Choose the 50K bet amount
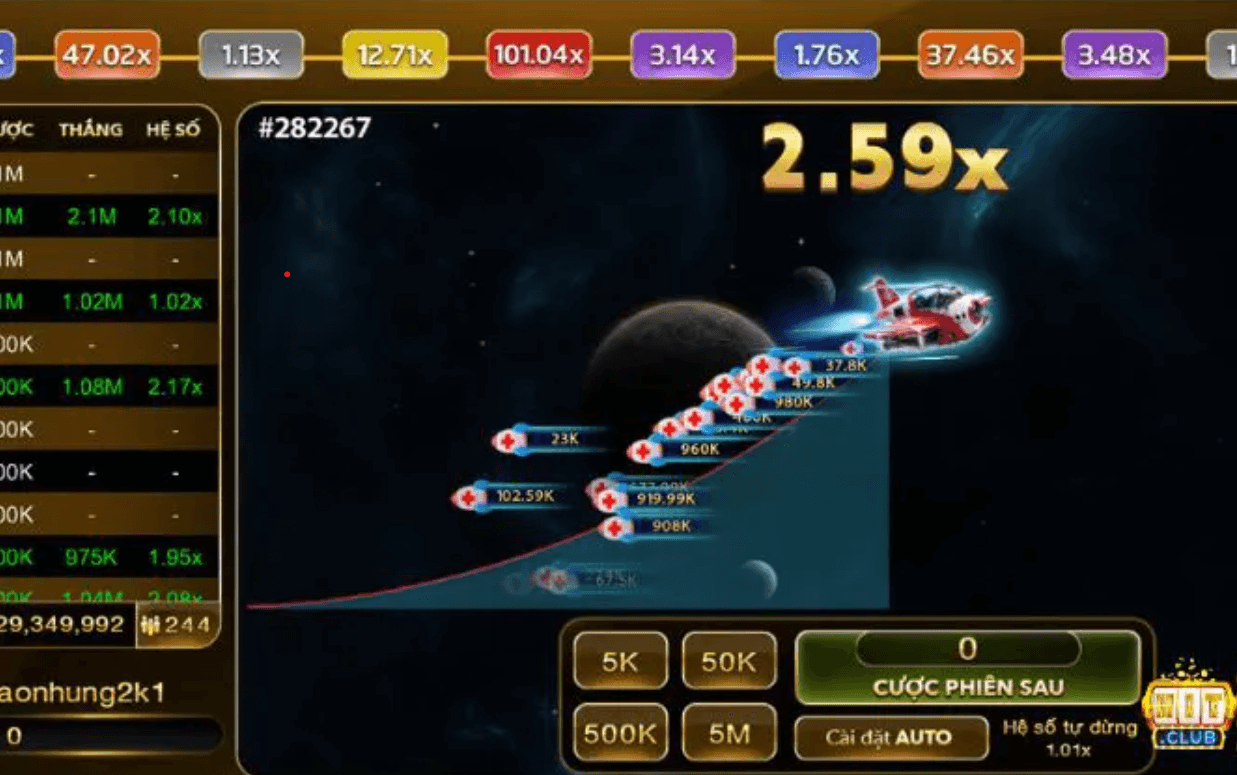Screen dimensions: 1237x775 point(729,661)
